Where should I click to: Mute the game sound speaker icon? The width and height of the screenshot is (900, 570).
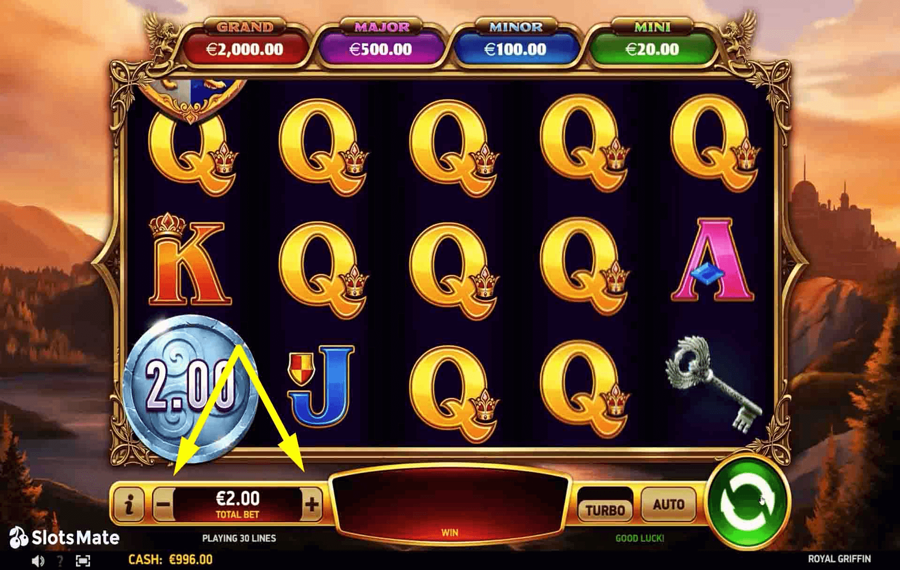click(38, 561)
